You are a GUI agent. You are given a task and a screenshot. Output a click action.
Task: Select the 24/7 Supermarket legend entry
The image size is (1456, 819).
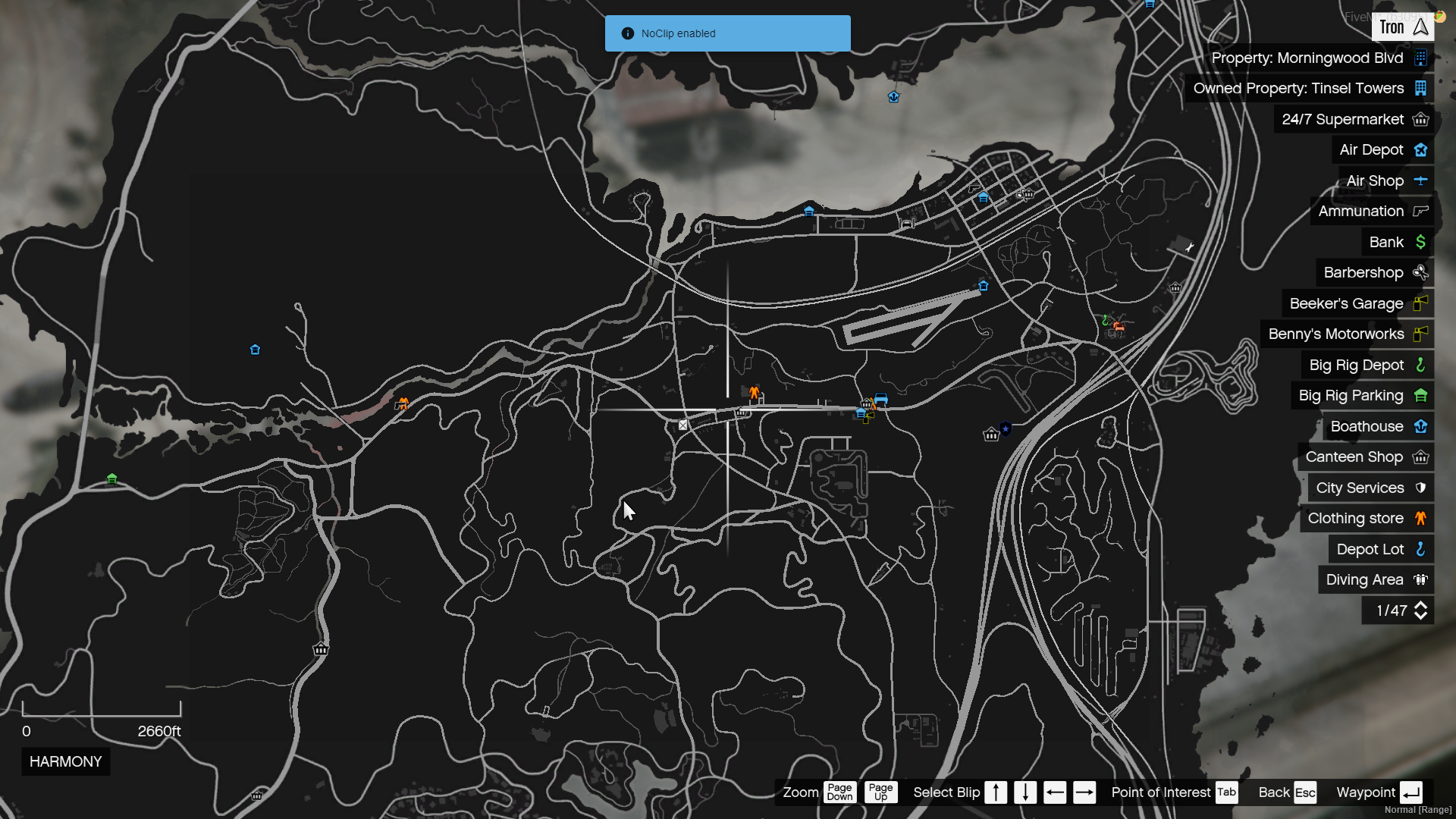click(1354, 120)
